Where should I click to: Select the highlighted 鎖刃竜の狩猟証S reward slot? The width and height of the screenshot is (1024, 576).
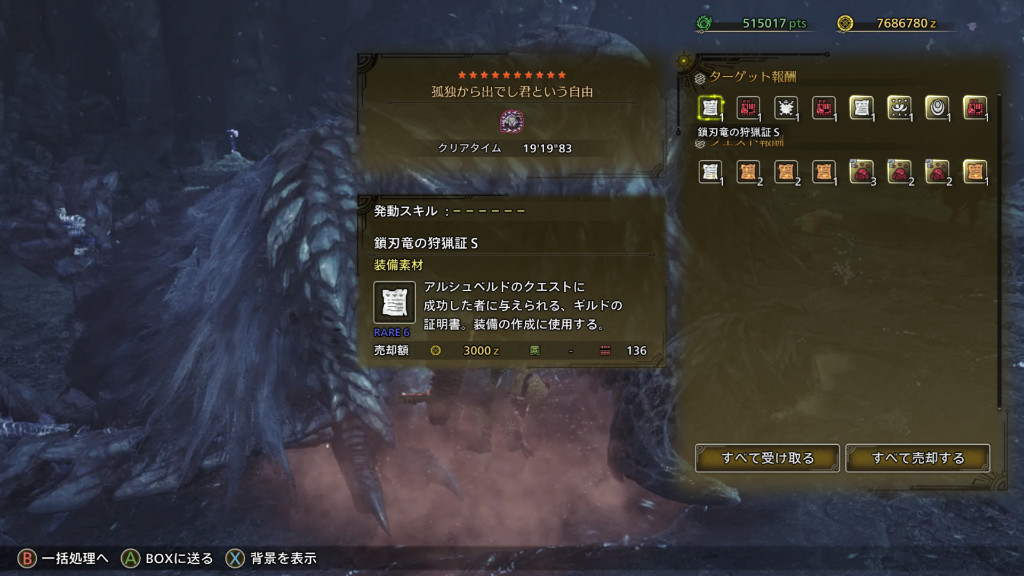[710, 108]
